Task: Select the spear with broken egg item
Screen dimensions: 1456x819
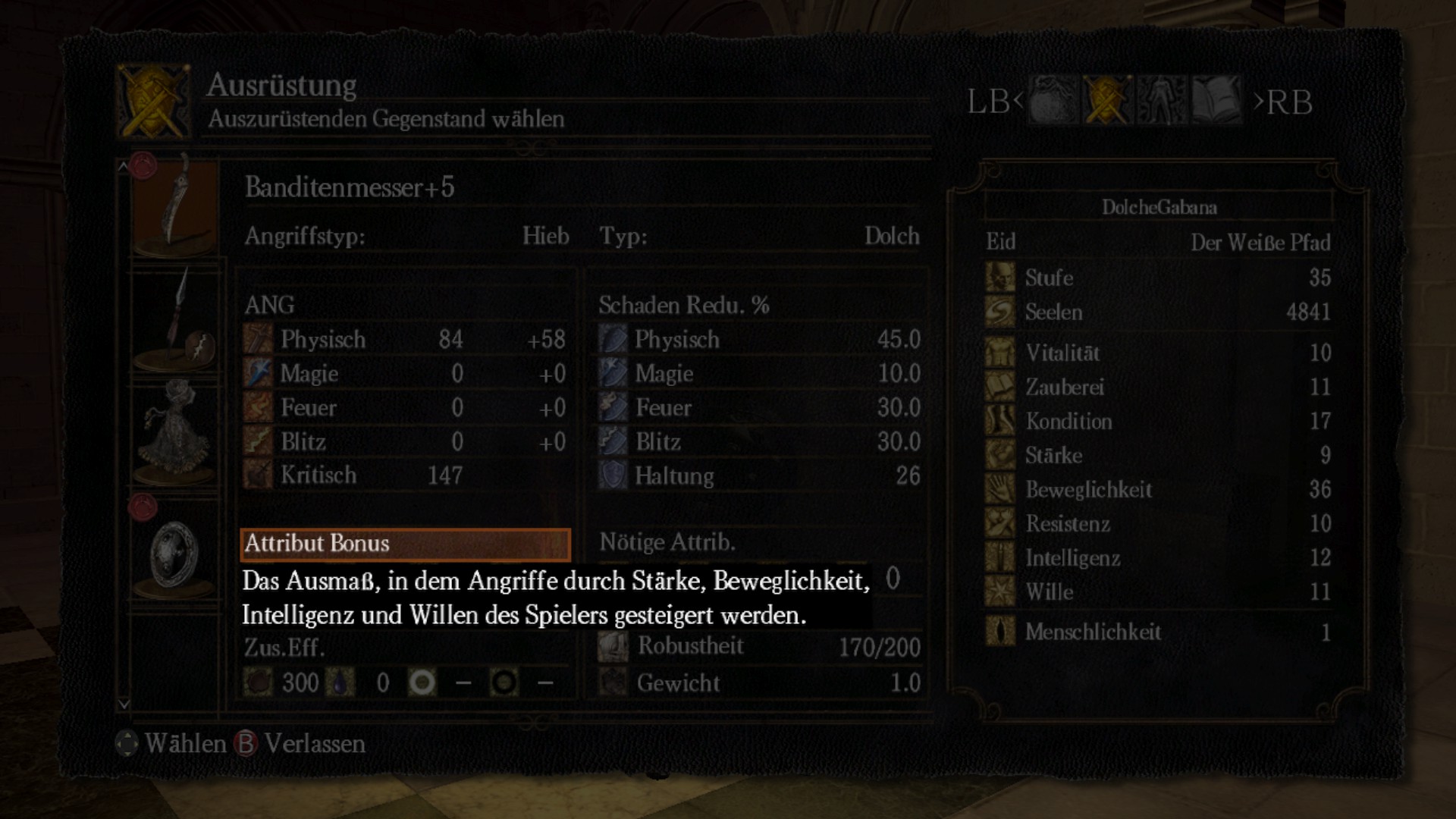Action: tap(176, 321)
